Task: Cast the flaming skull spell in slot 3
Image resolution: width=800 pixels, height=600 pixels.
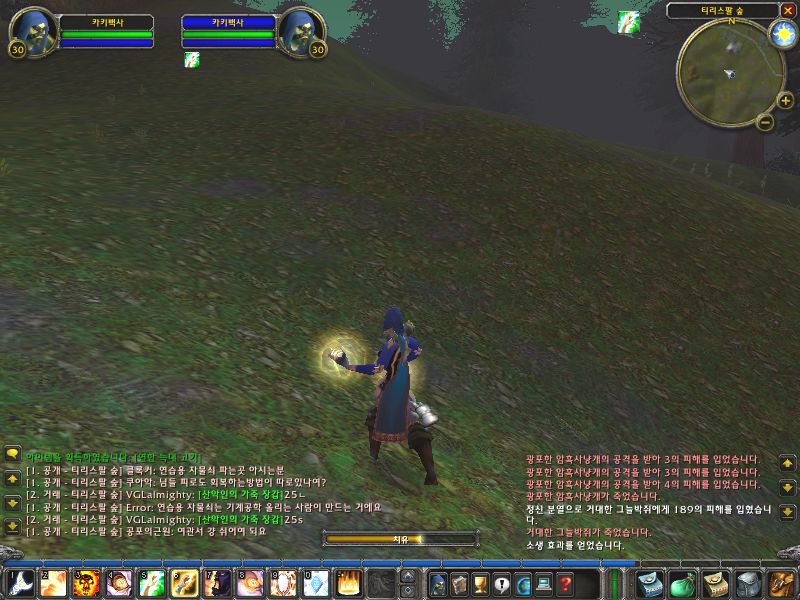Action: click(87, 582)
